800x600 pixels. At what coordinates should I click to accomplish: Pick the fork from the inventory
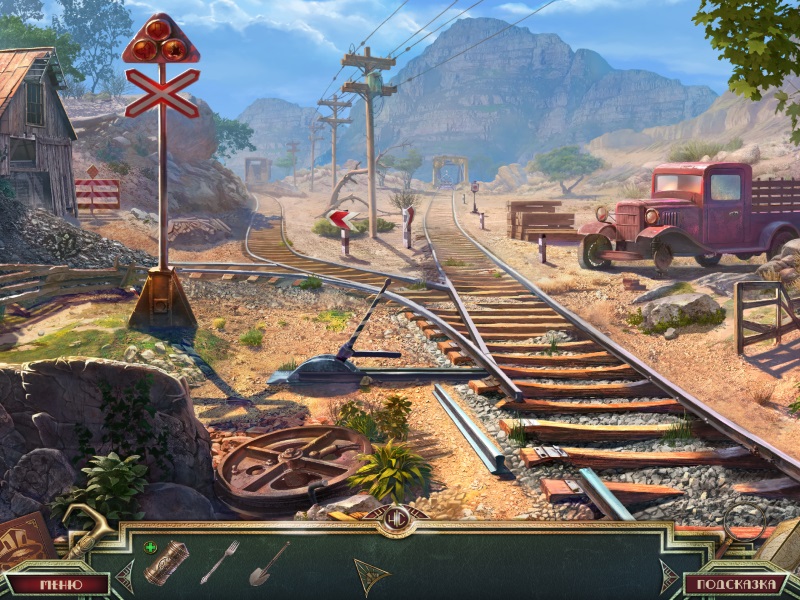[x=220, y=561]
